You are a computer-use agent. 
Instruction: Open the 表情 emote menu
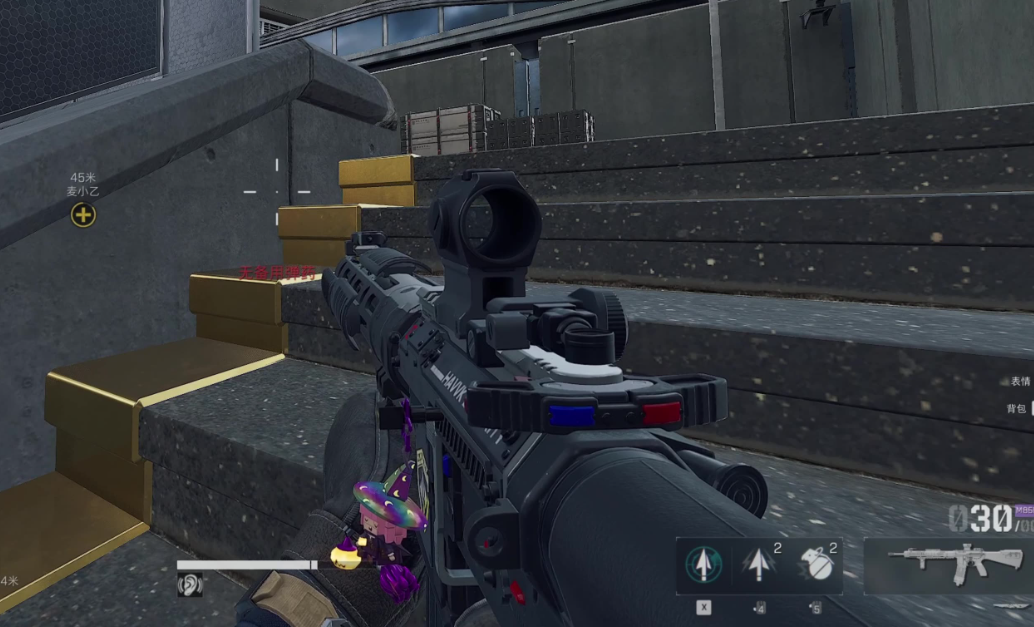(x=1019, y=381)
